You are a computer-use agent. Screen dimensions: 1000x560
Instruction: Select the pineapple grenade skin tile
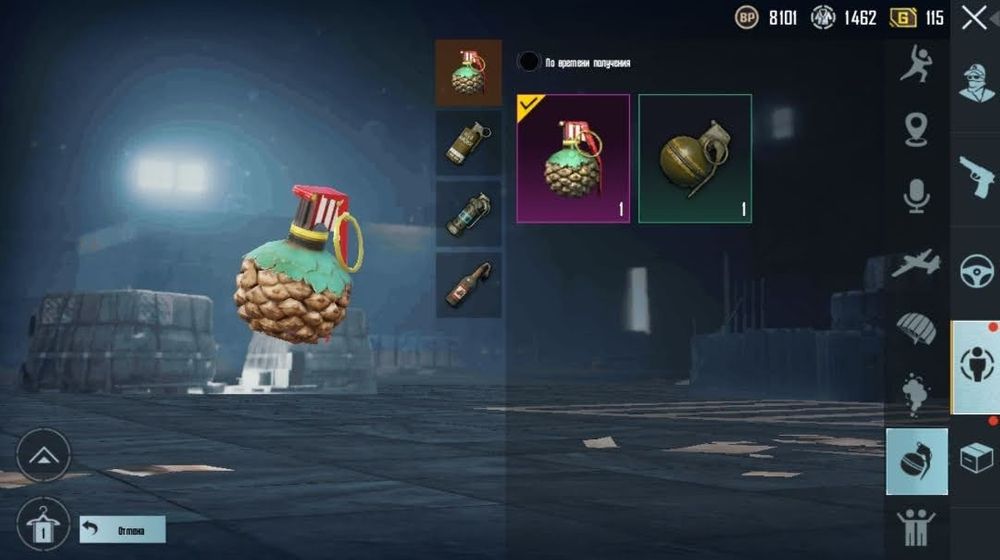573,158
